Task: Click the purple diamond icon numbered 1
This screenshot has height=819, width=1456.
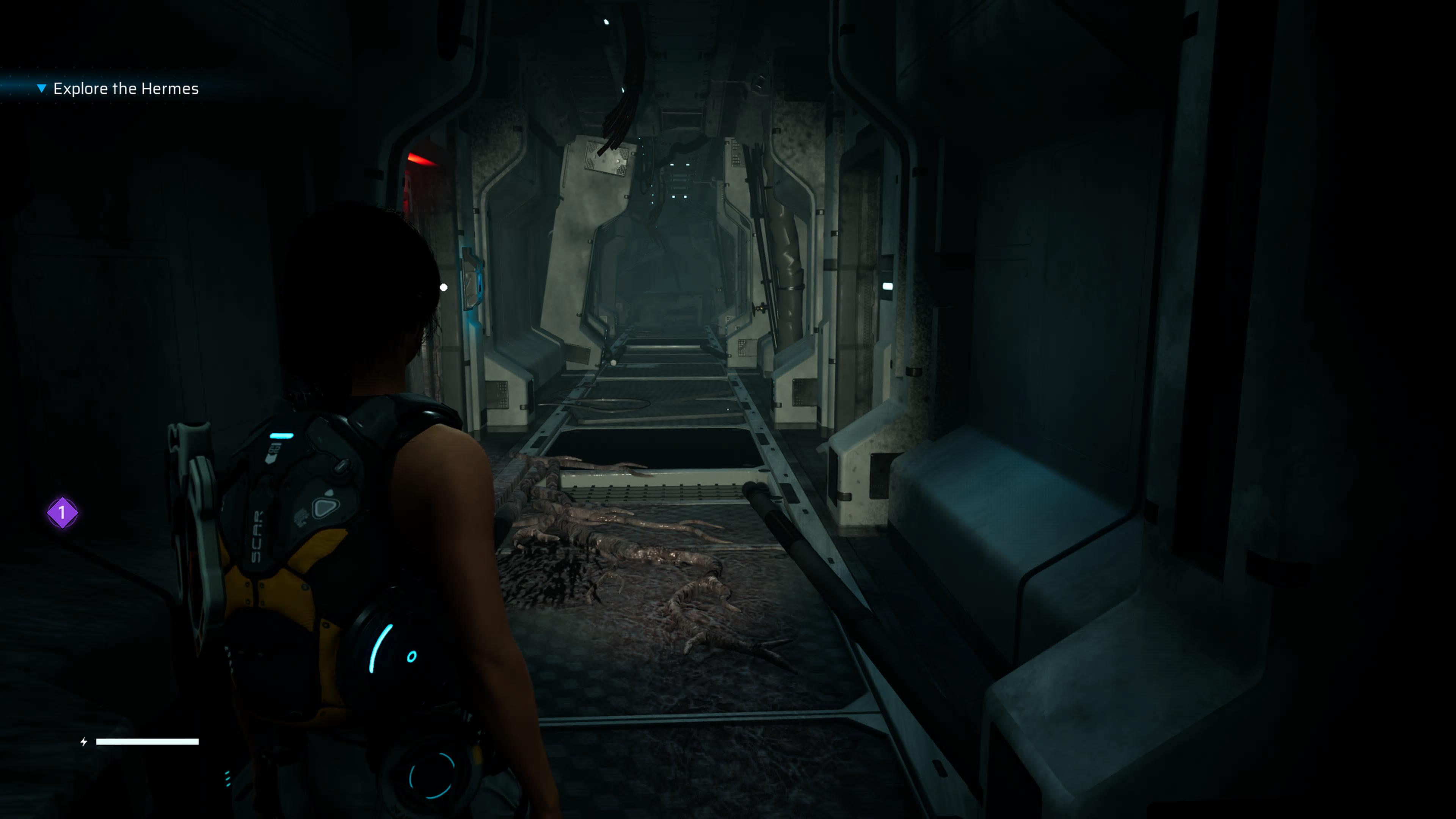Action: pyautogui.click(x=62, y=513)
